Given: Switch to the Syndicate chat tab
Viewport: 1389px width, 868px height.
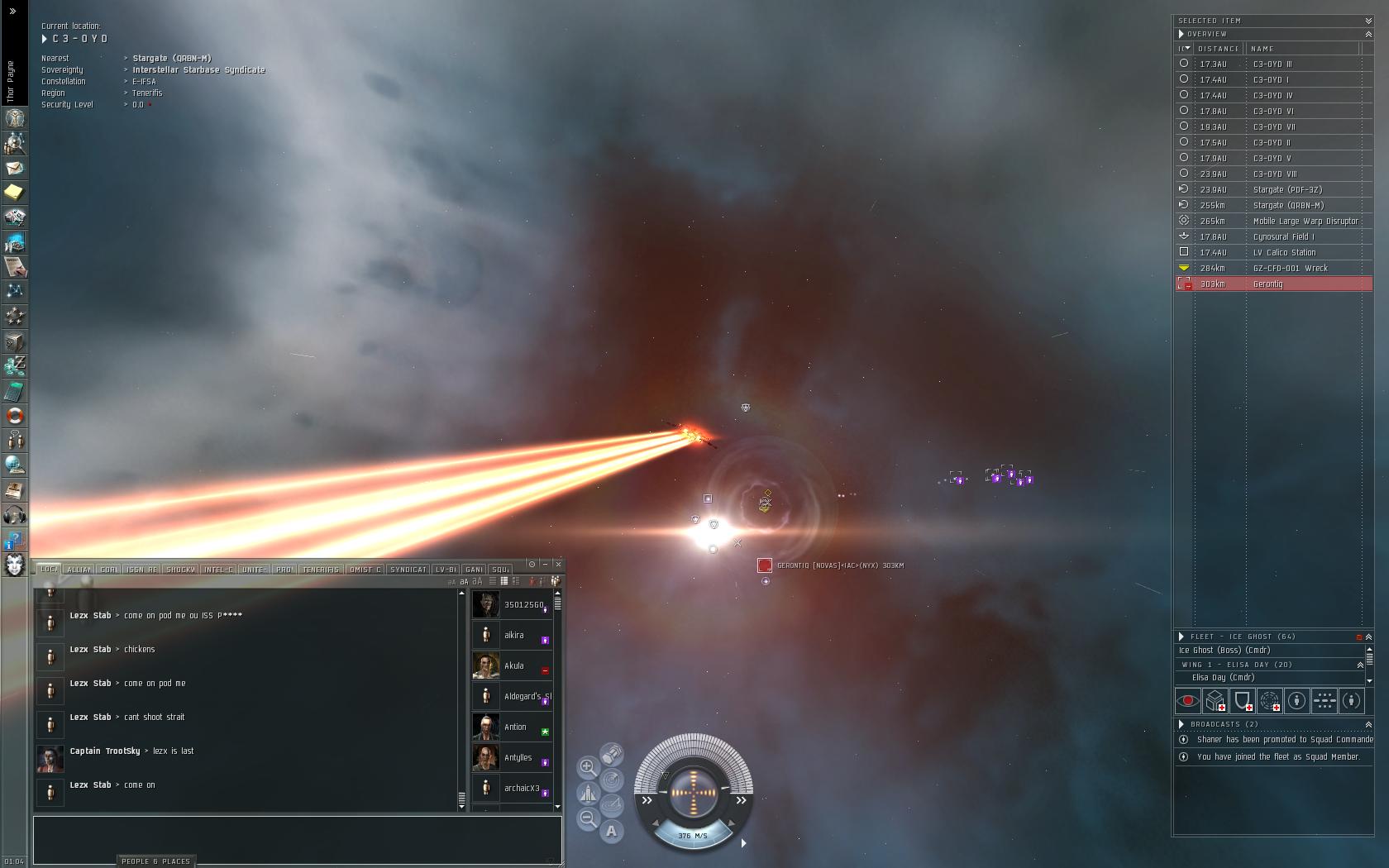Looking at the screenshot, I should [408, 570].
